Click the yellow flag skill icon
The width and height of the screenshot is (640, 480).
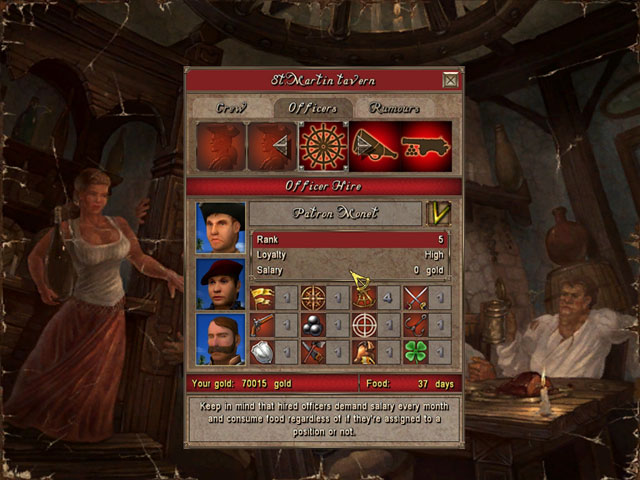point(263,297)
